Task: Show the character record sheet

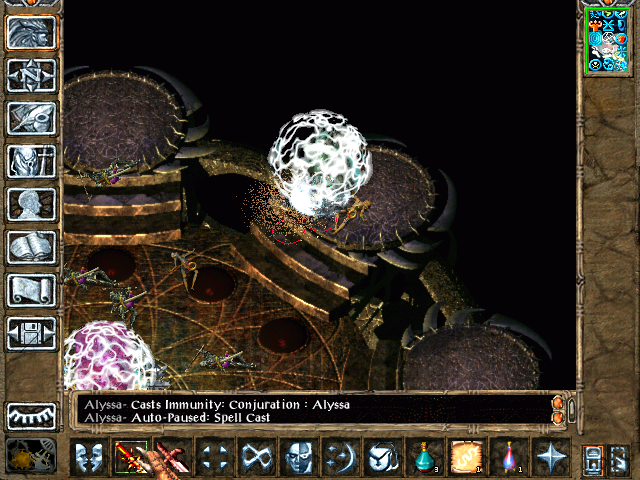Action: point(32,204)
